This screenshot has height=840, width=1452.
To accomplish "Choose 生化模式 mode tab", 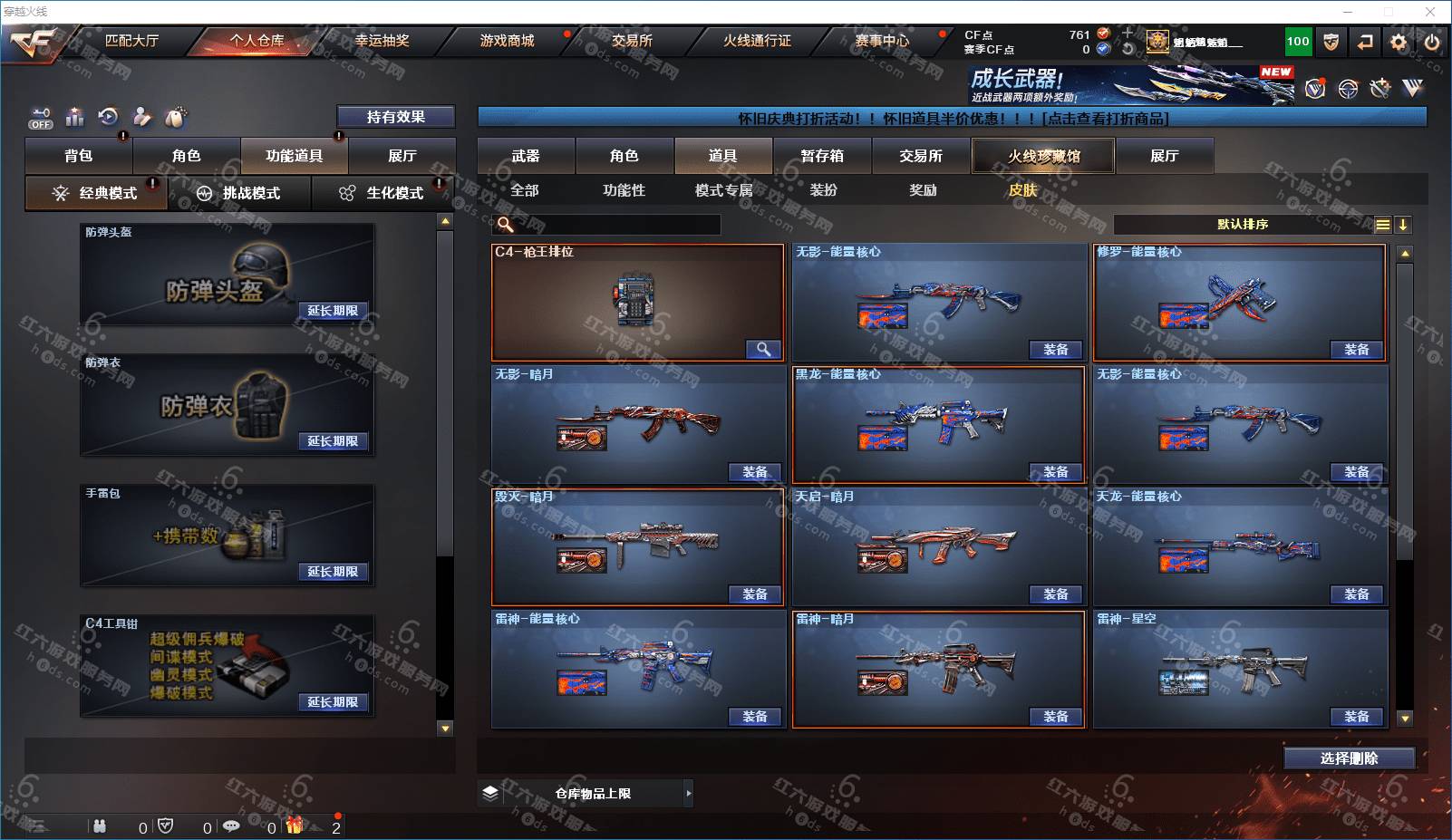I will click(x=382, y=193).
